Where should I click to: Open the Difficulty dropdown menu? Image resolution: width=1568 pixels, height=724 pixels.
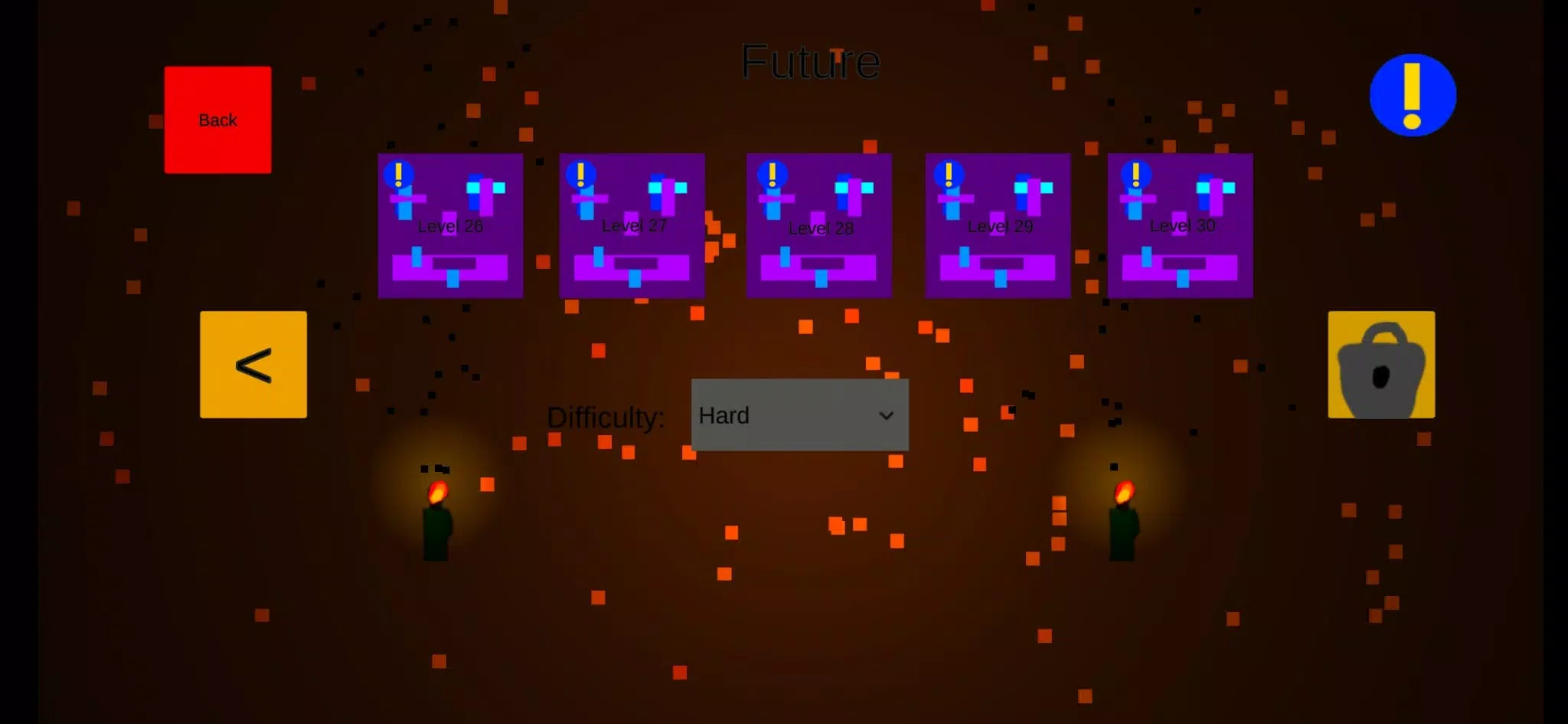799,415
